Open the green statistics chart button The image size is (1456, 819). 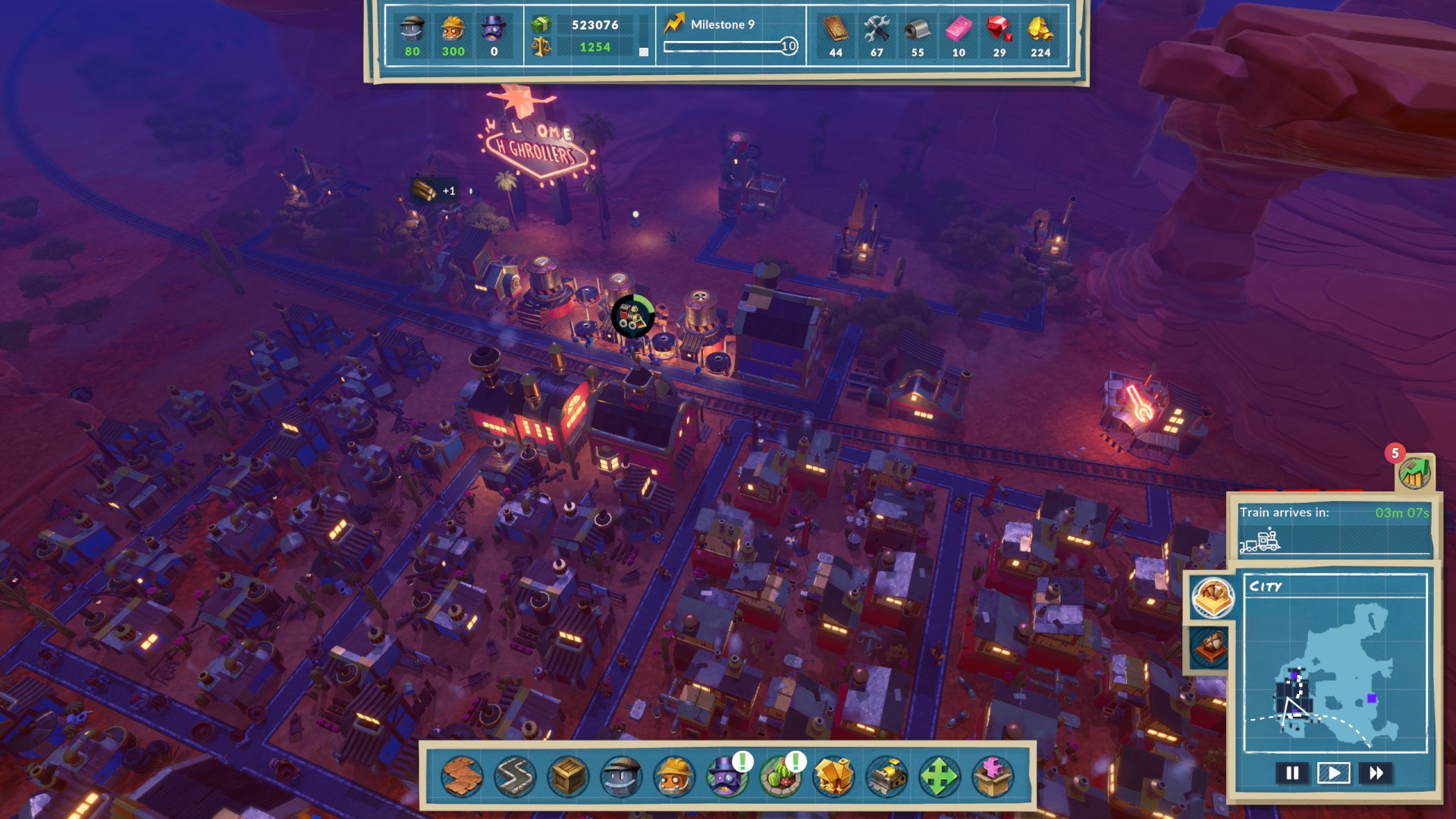tap(1414, 473)
